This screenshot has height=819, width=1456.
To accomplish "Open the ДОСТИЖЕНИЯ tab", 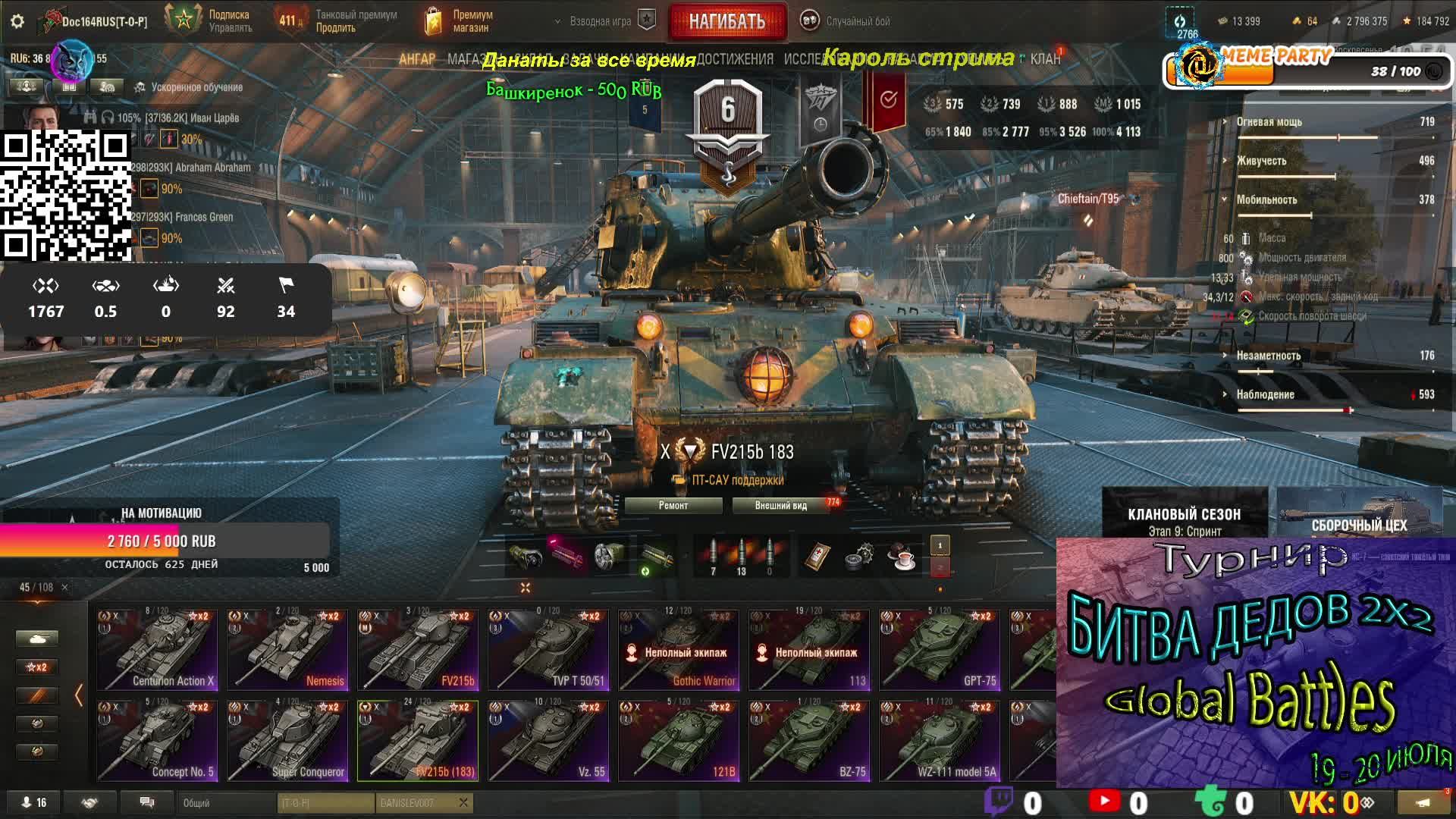I will (x=736, y=59).
